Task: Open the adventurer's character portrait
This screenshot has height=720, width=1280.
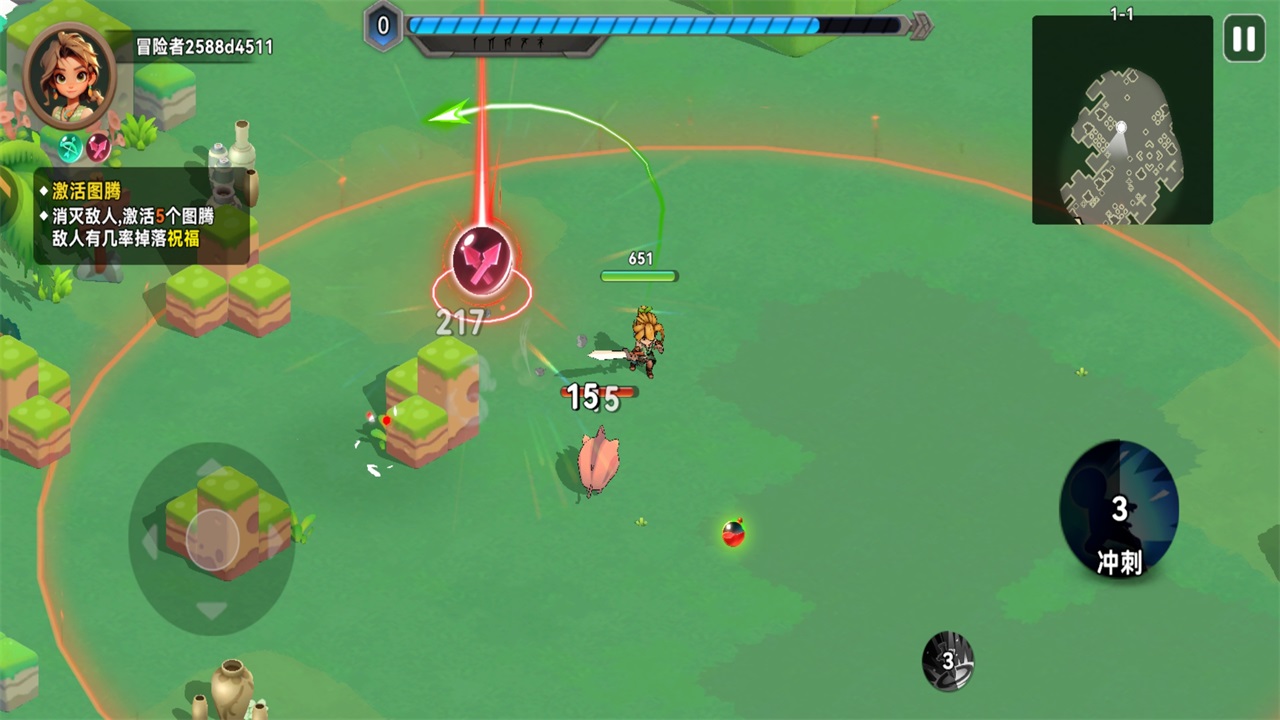Action: 70,76
